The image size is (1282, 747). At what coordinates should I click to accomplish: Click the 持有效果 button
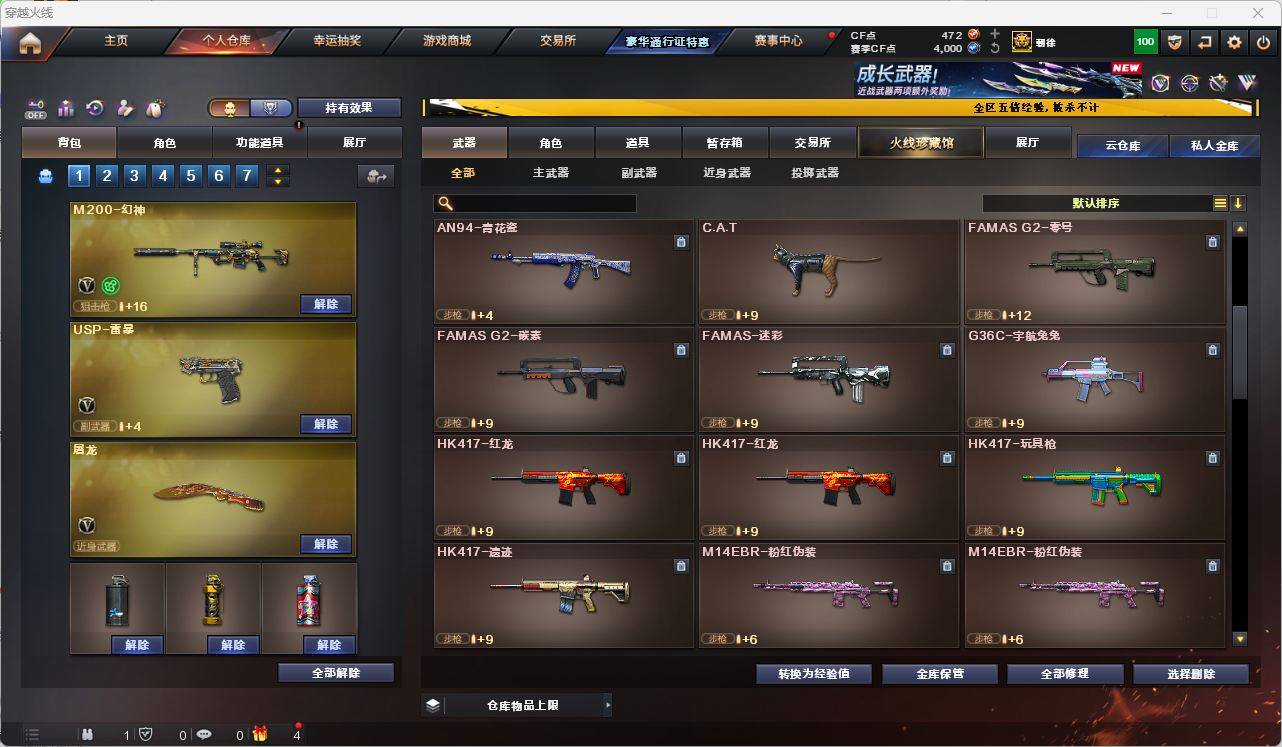349,107
